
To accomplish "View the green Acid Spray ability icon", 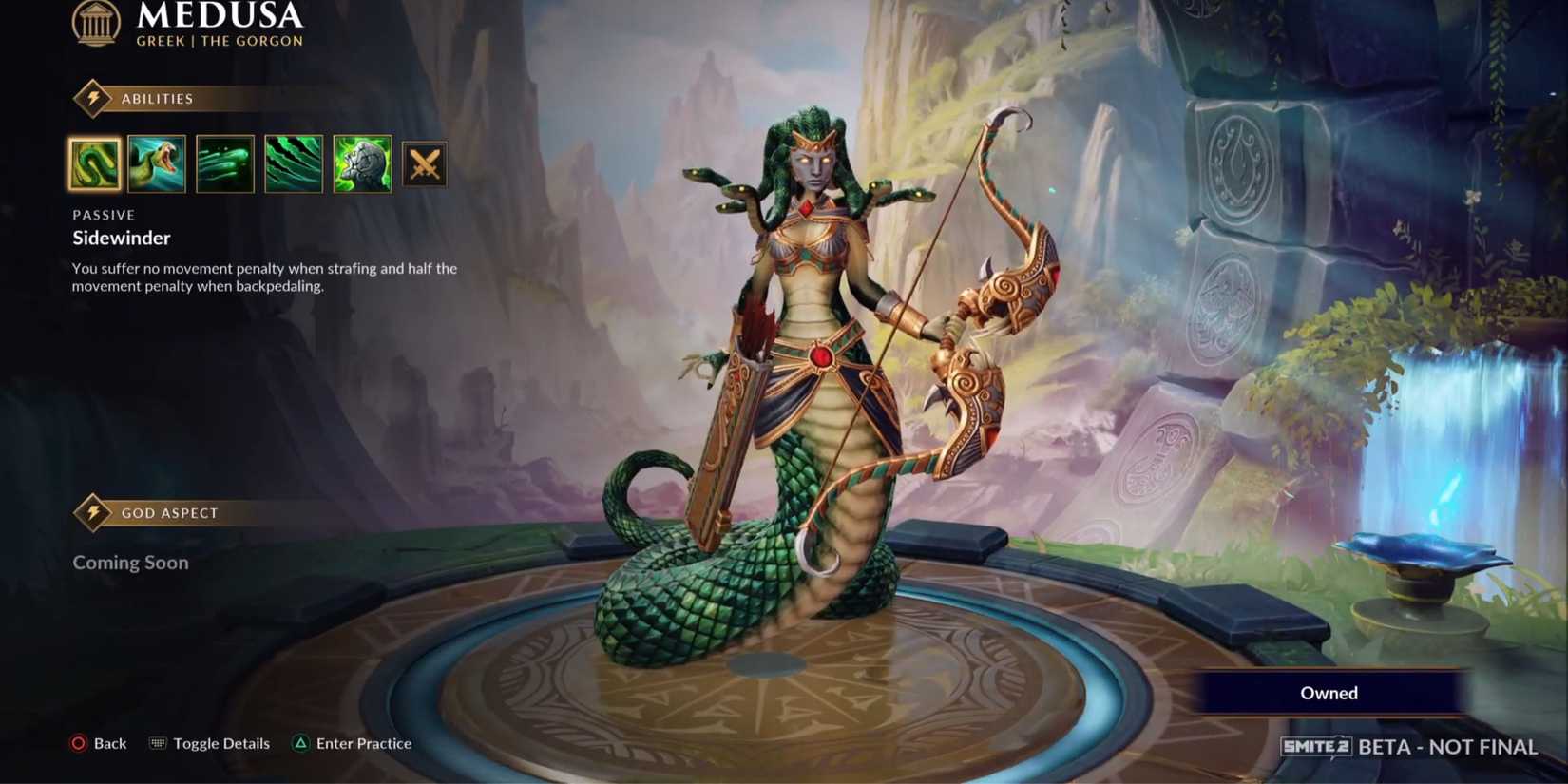I will point(224,163).
